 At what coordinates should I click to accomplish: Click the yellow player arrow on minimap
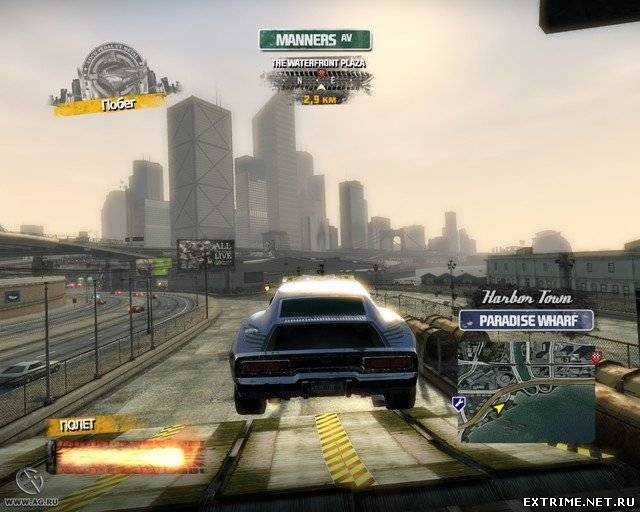(x=499, y=408)
